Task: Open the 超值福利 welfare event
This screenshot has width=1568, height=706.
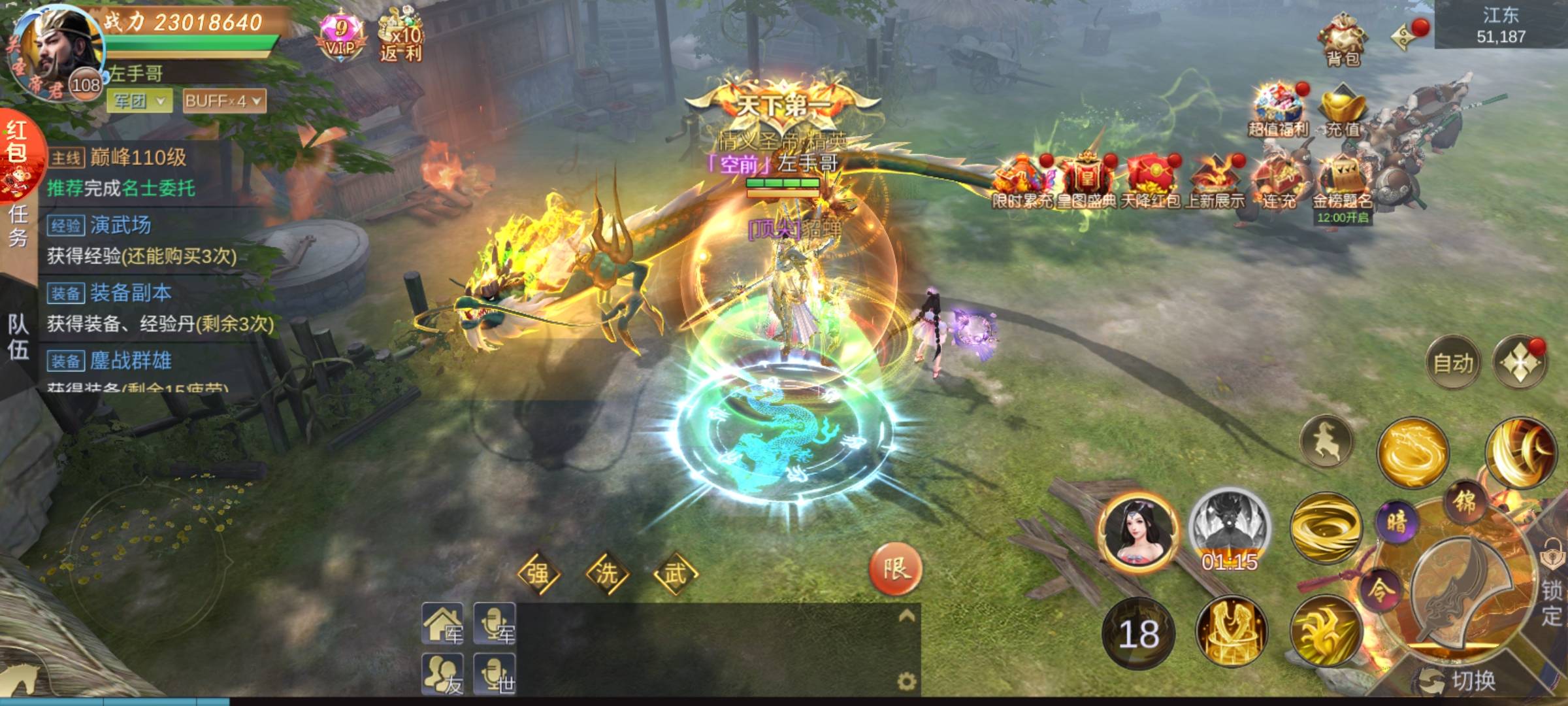Action: 1278,111
